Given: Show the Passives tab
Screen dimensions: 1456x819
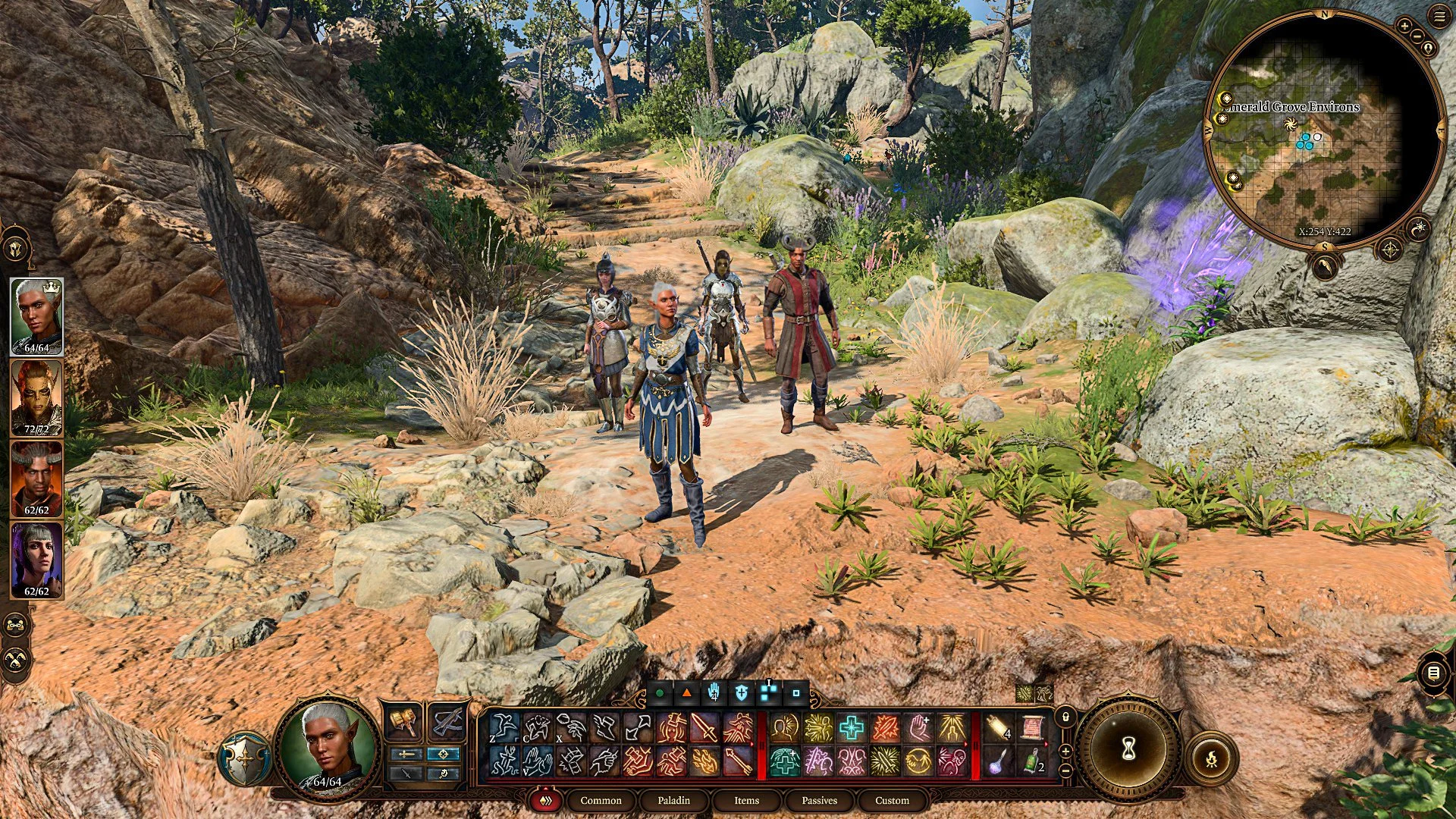Looking at the screenshot, I should coord(819,800).
